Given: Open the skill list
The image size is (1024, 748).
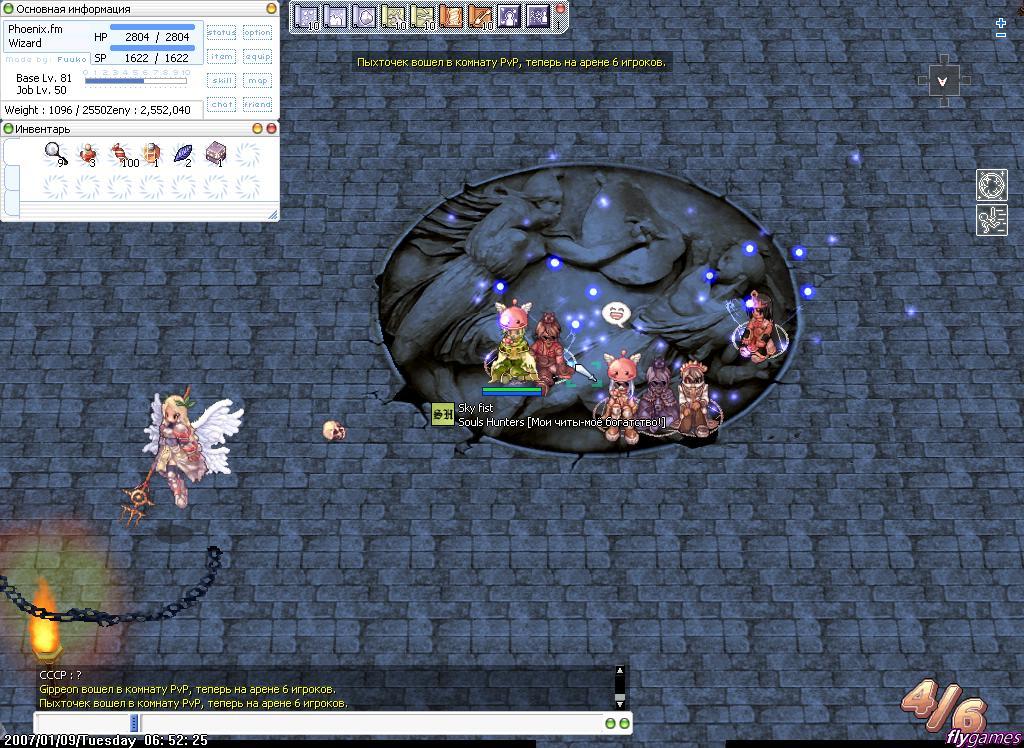Looking at the screenshot, I should pyautogui.click(x=221, y=81).
